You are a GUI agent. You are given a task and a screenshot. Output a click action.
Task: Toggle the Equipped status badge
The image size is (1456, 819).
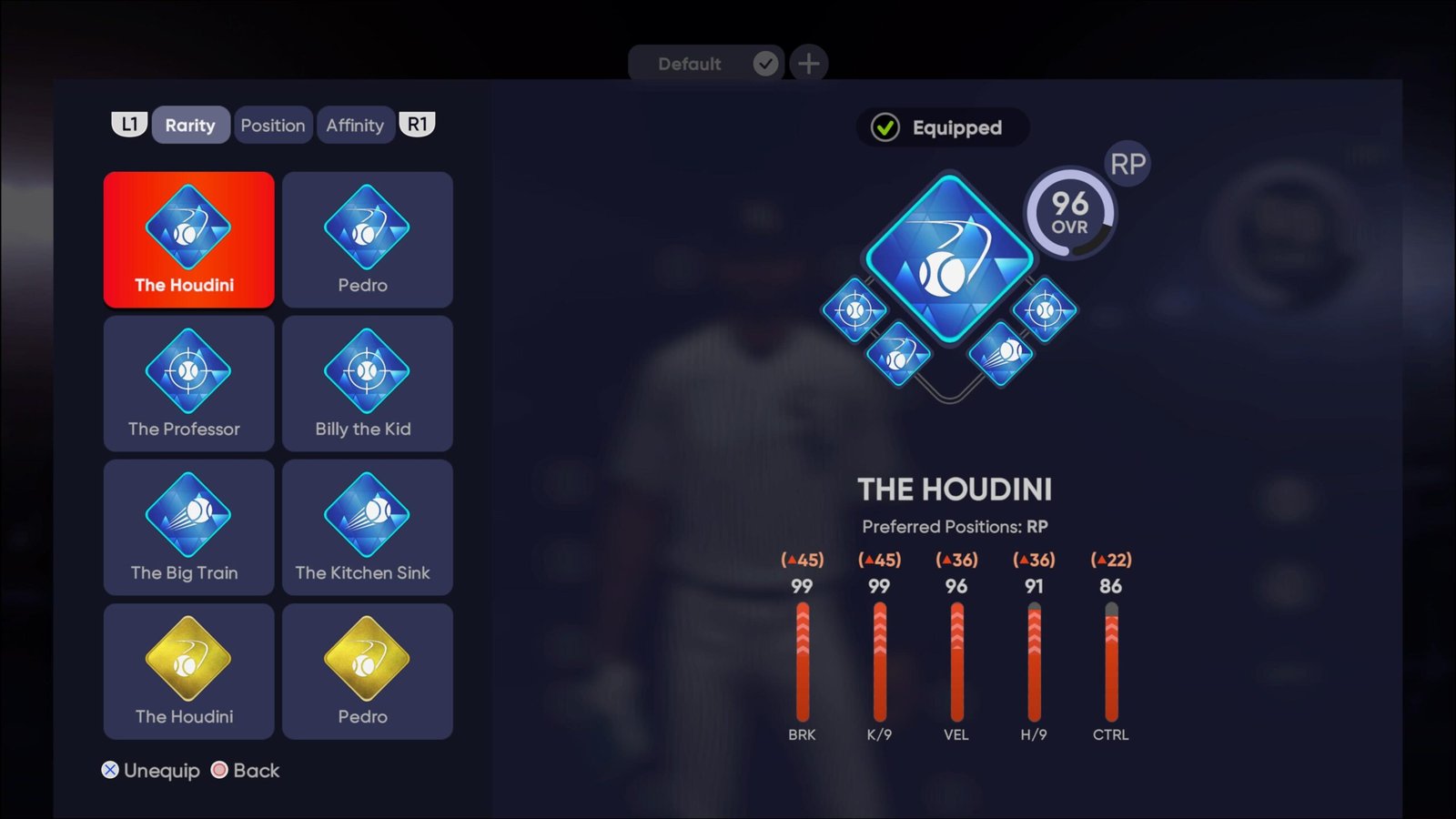point(943,127)
